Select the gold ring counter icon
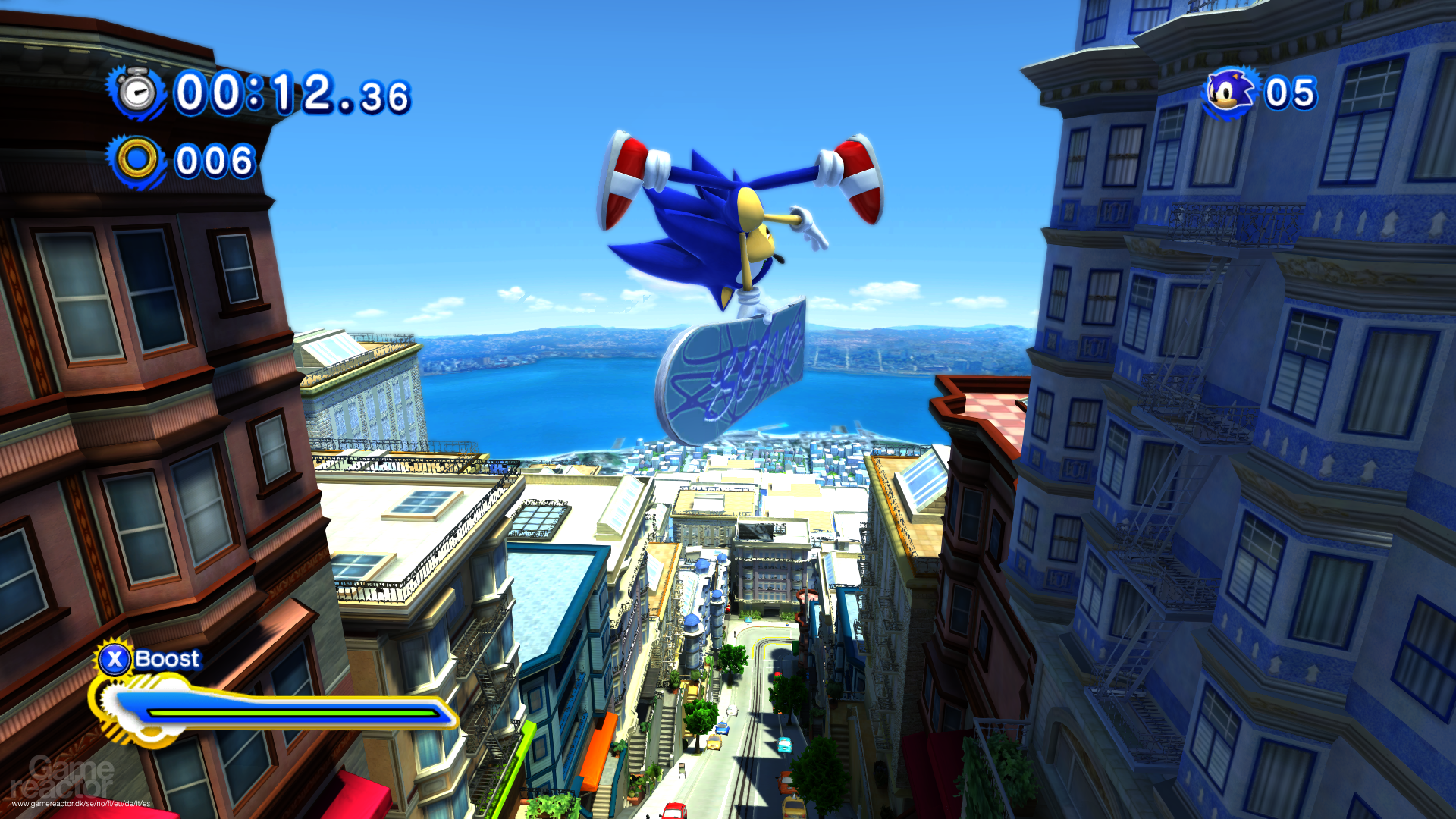This screenshot has width=1456, height=819. pyautogui.click(x=137, y=160)
